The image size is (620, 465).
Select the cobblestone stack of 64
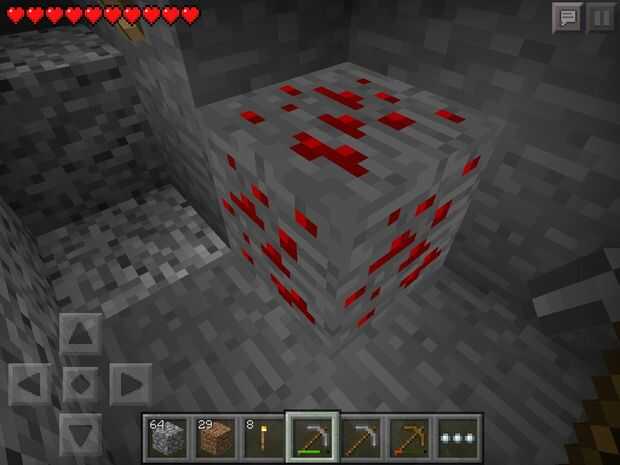165,437
